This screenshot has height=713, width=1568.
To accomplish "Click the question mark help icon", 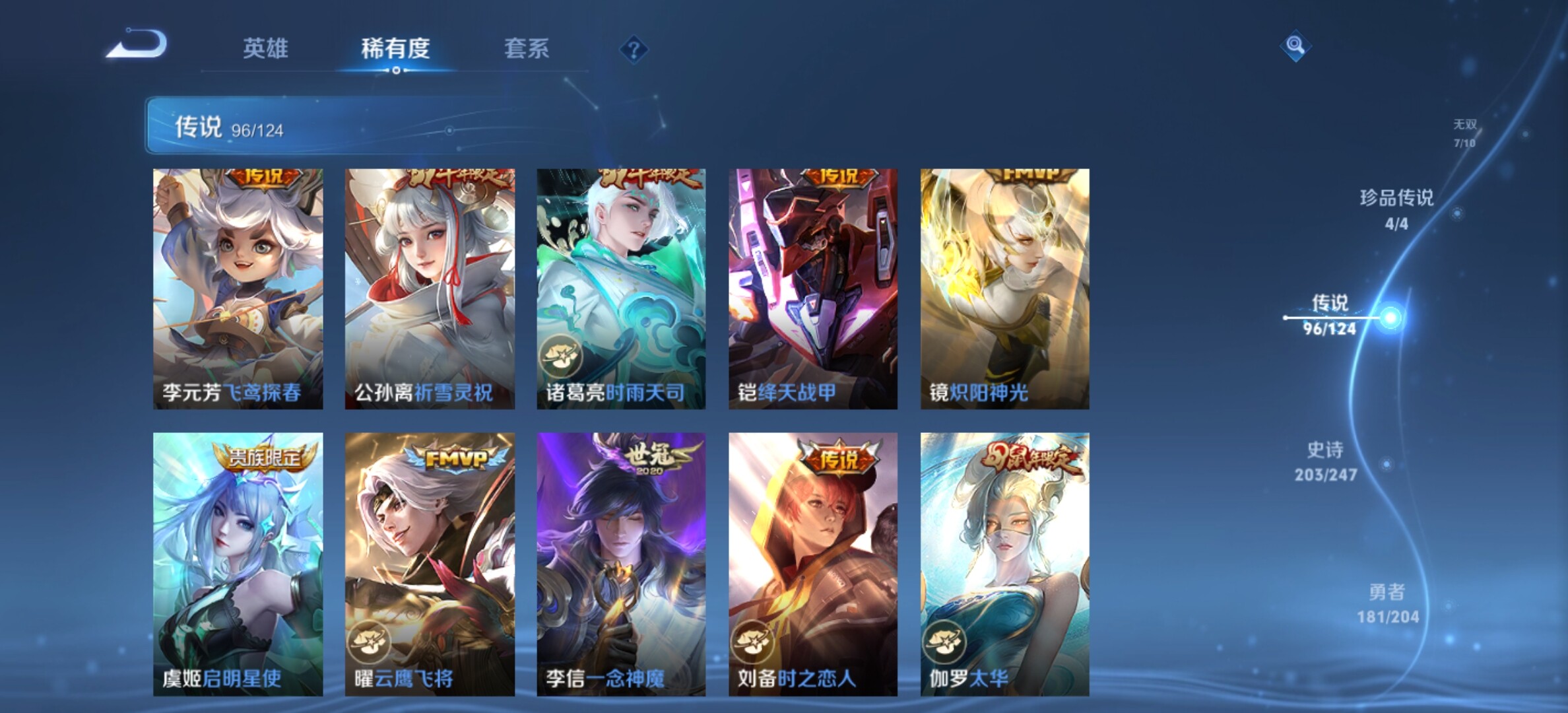I will tap(634, 50).
